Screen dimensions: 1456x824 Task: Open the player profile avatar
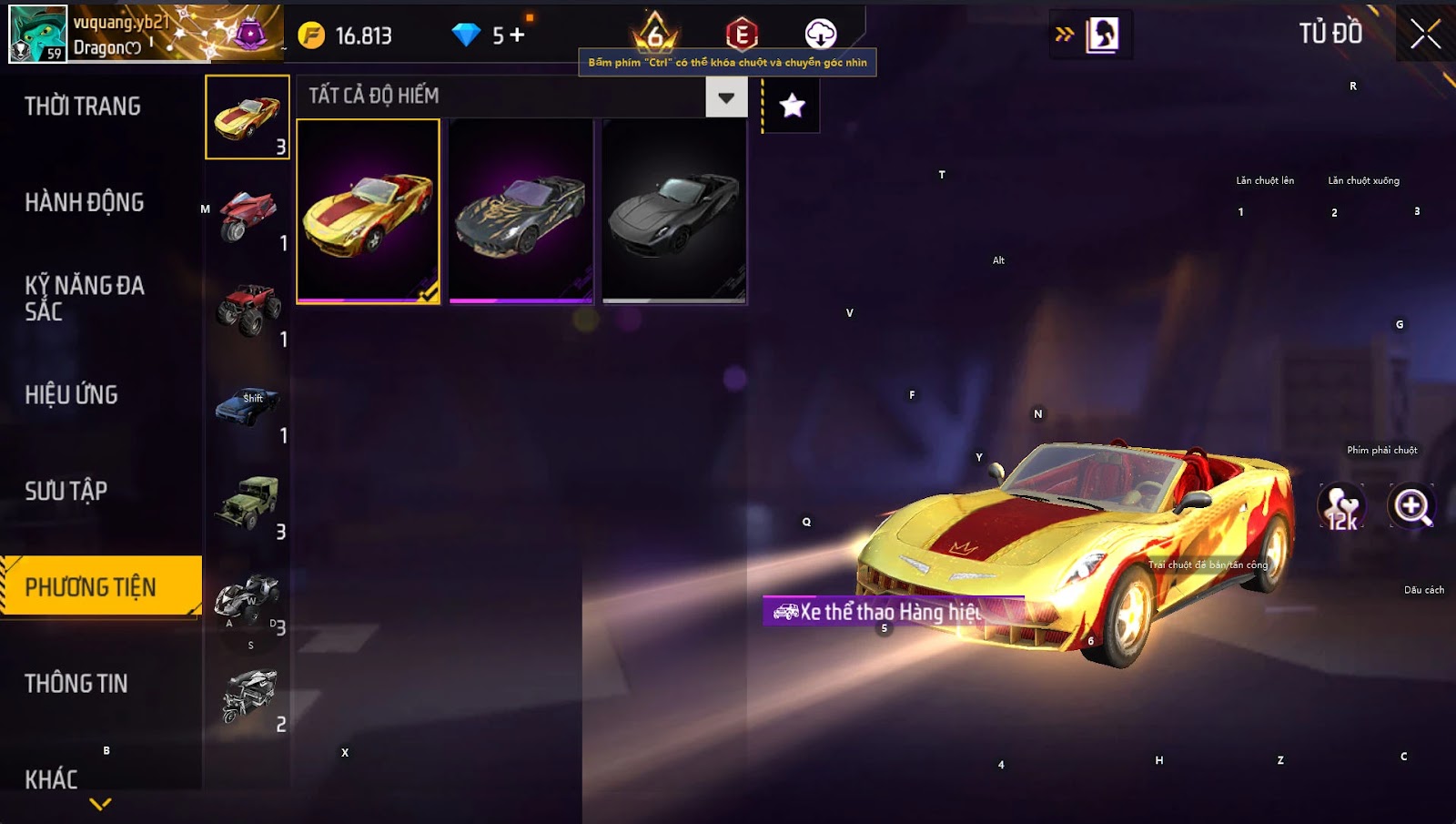(38, 34)
